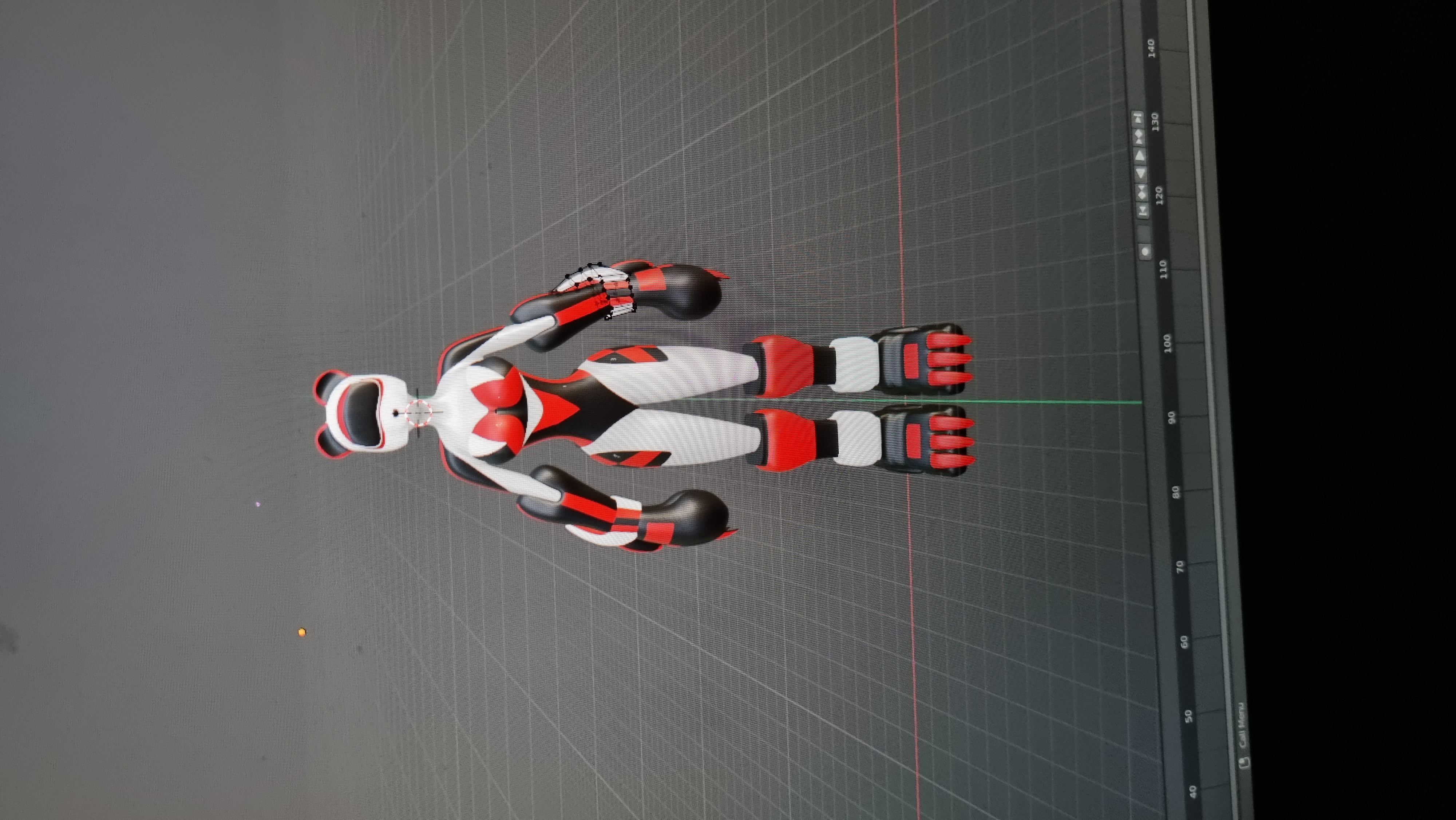Select frame 140 on the timeline
The height and width of the screenshot is (820, 1456).
click(1151, 47)
